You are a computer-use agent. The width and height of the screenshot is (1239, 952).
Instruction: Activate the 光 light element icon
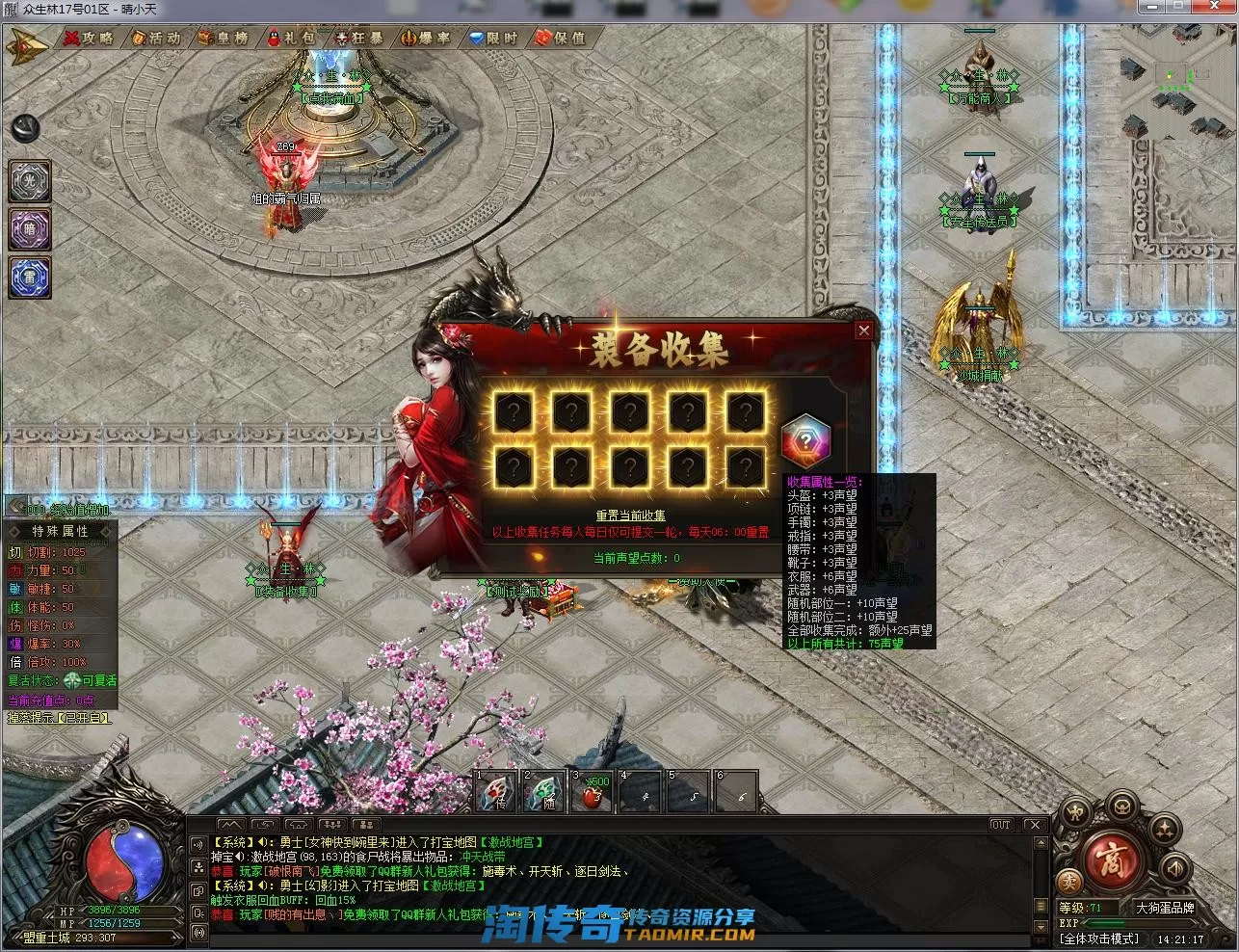click(x=29, y=181)
